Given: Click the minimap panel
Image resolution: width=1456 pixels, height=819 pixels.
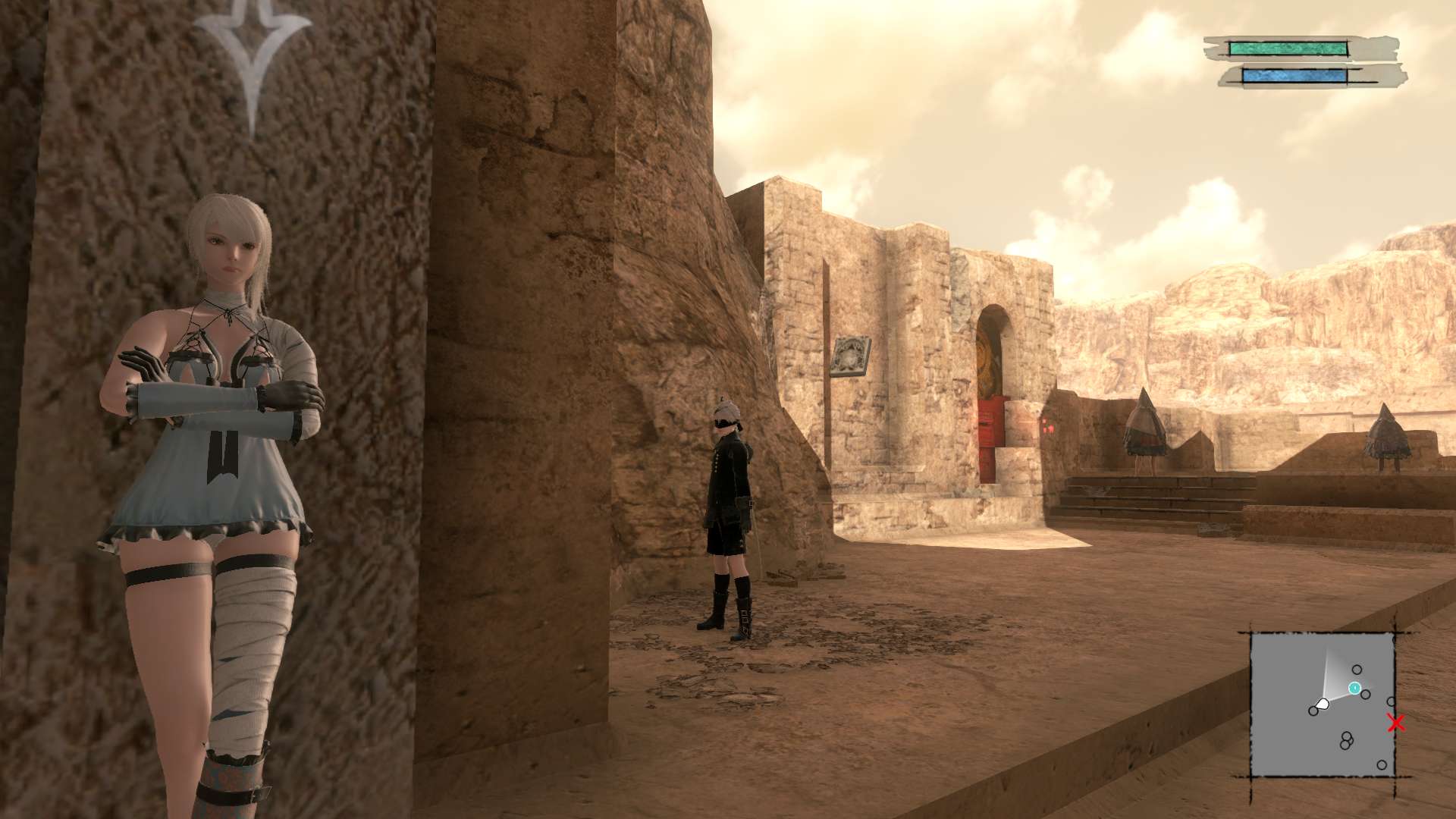Looking at the screenshot, I should pos(1322,705).
